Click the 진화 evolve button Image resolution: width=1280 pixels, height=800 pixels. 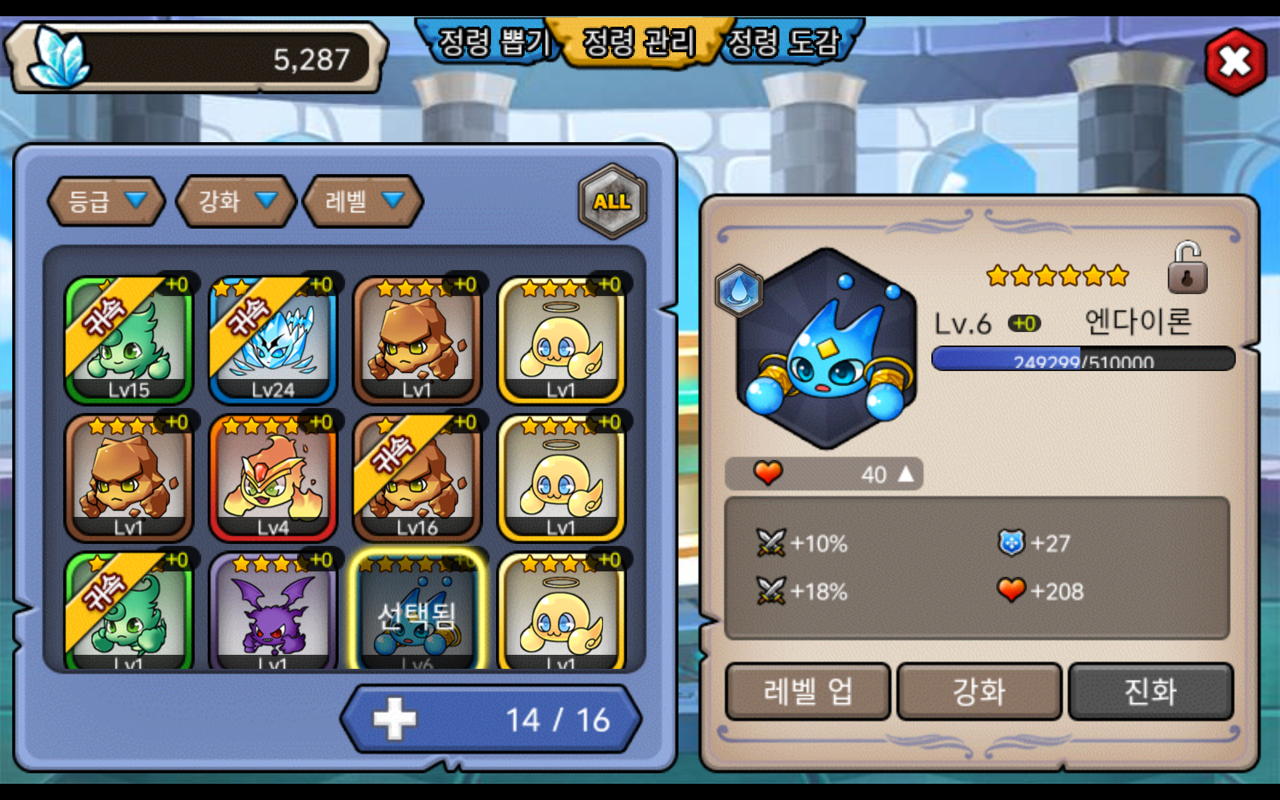pos(1151,691)
